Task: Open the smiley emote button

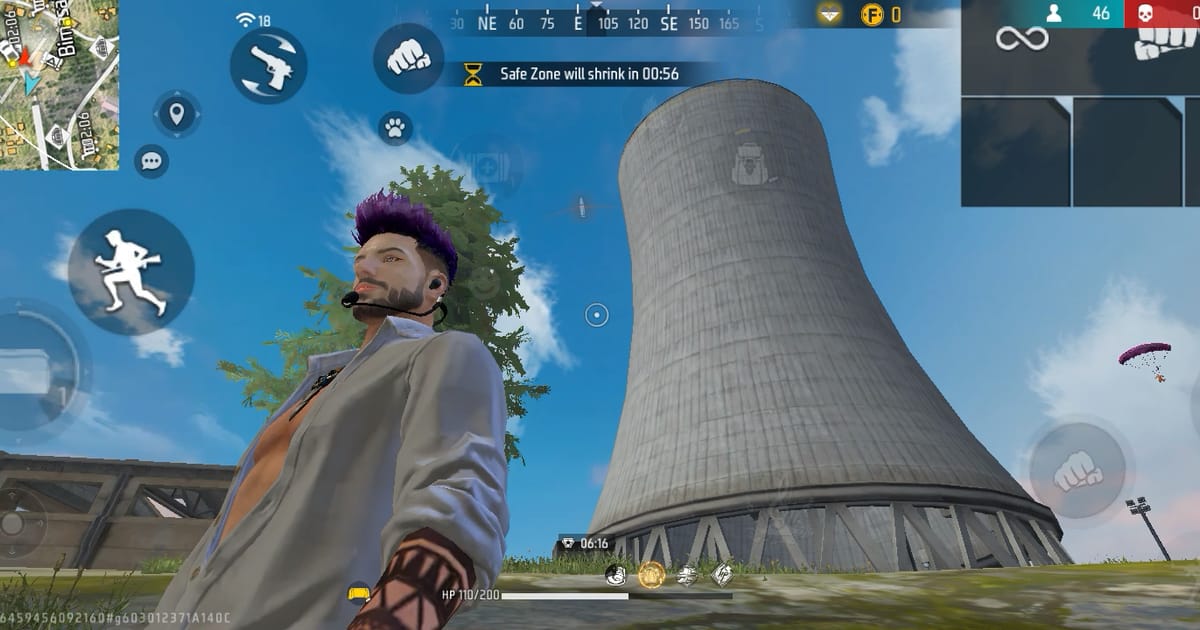Action: (483, 282)
